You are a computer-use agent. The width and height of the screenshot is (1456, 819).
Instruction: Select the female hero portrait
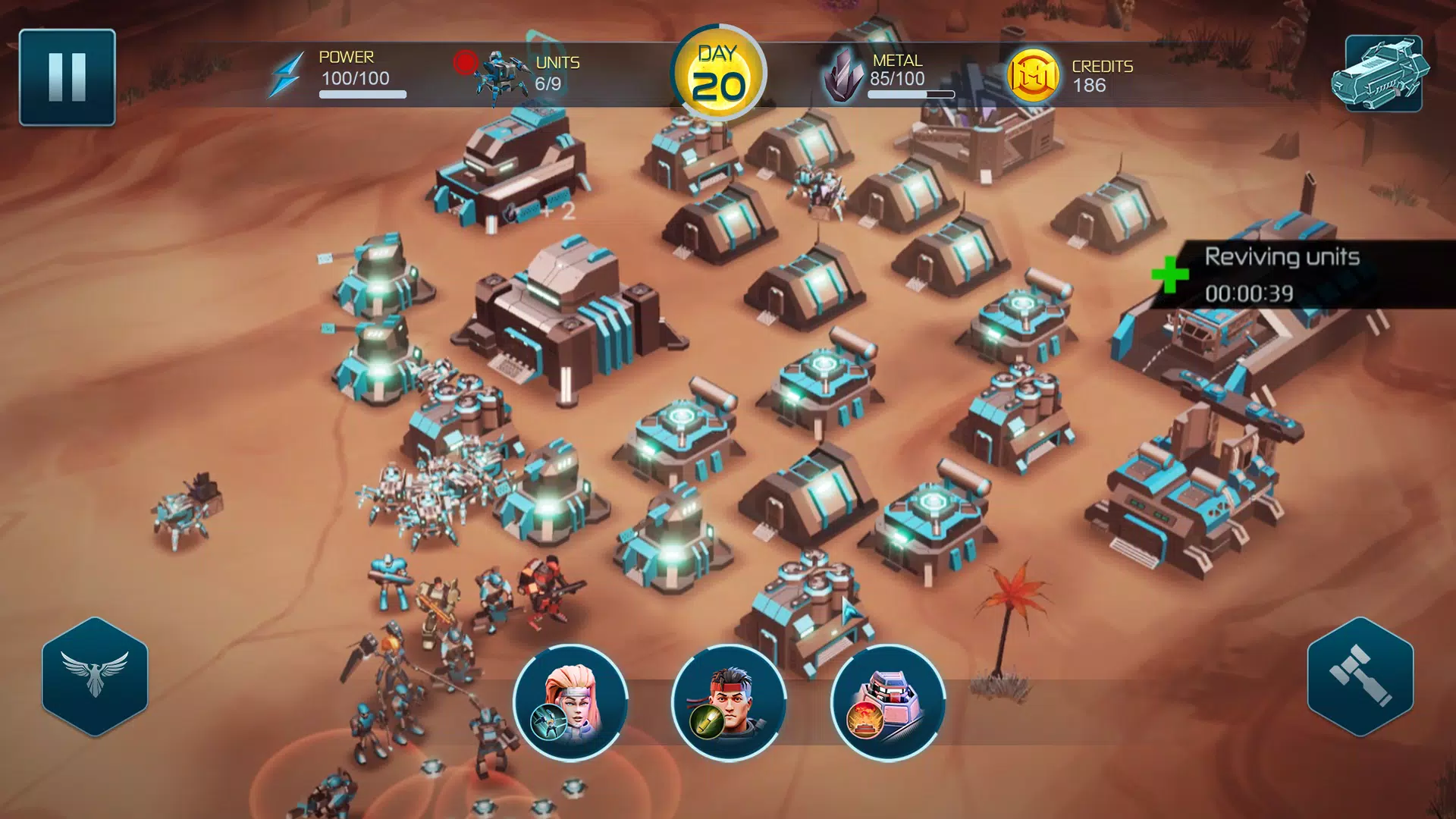(574, 704)
